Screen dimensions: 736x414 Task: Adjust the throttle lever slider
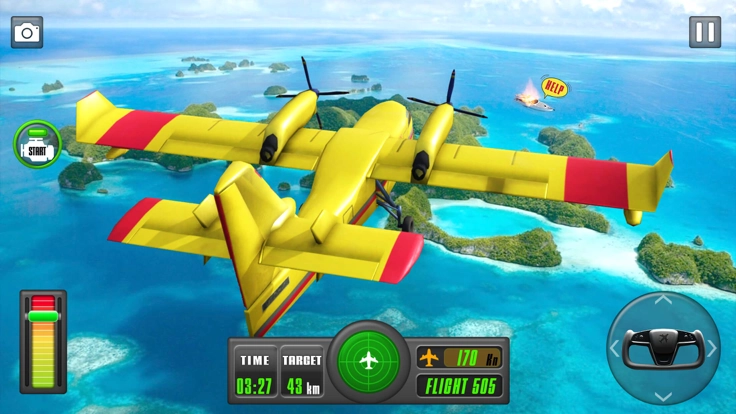point(43,317)
